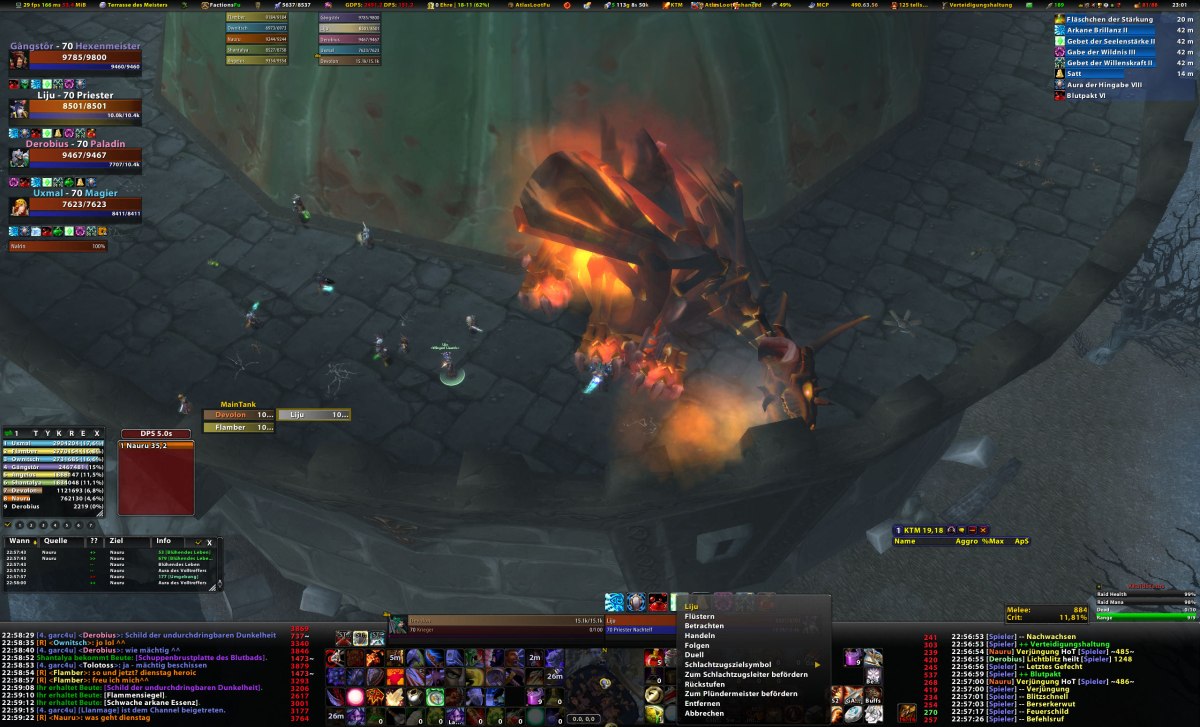Close the combat log window with X
This screenshot has height=727, width=1200.
[209, 542]
